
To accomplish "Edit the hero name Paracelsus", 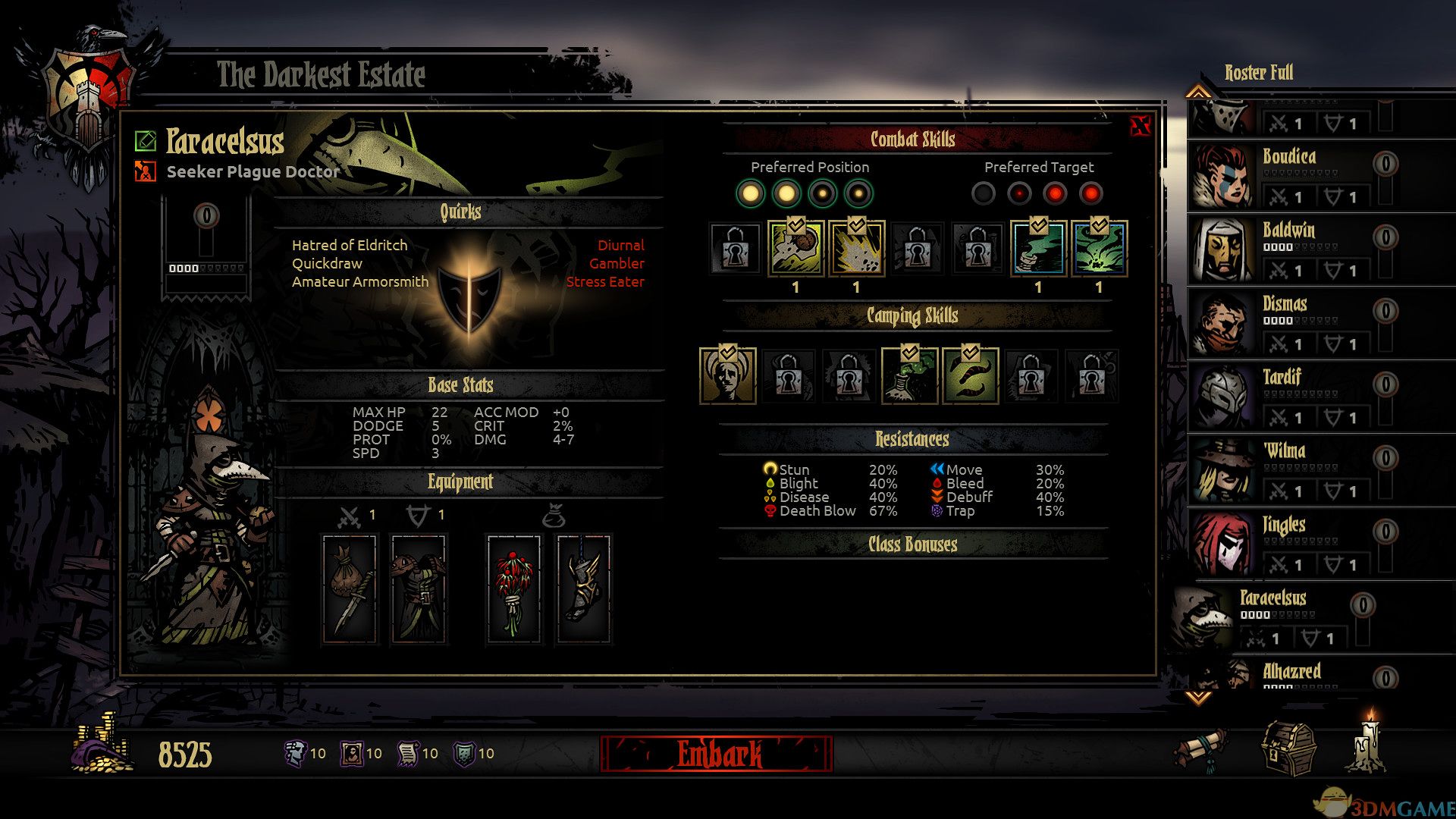I will pyautogui.click(x=145, y=141).
